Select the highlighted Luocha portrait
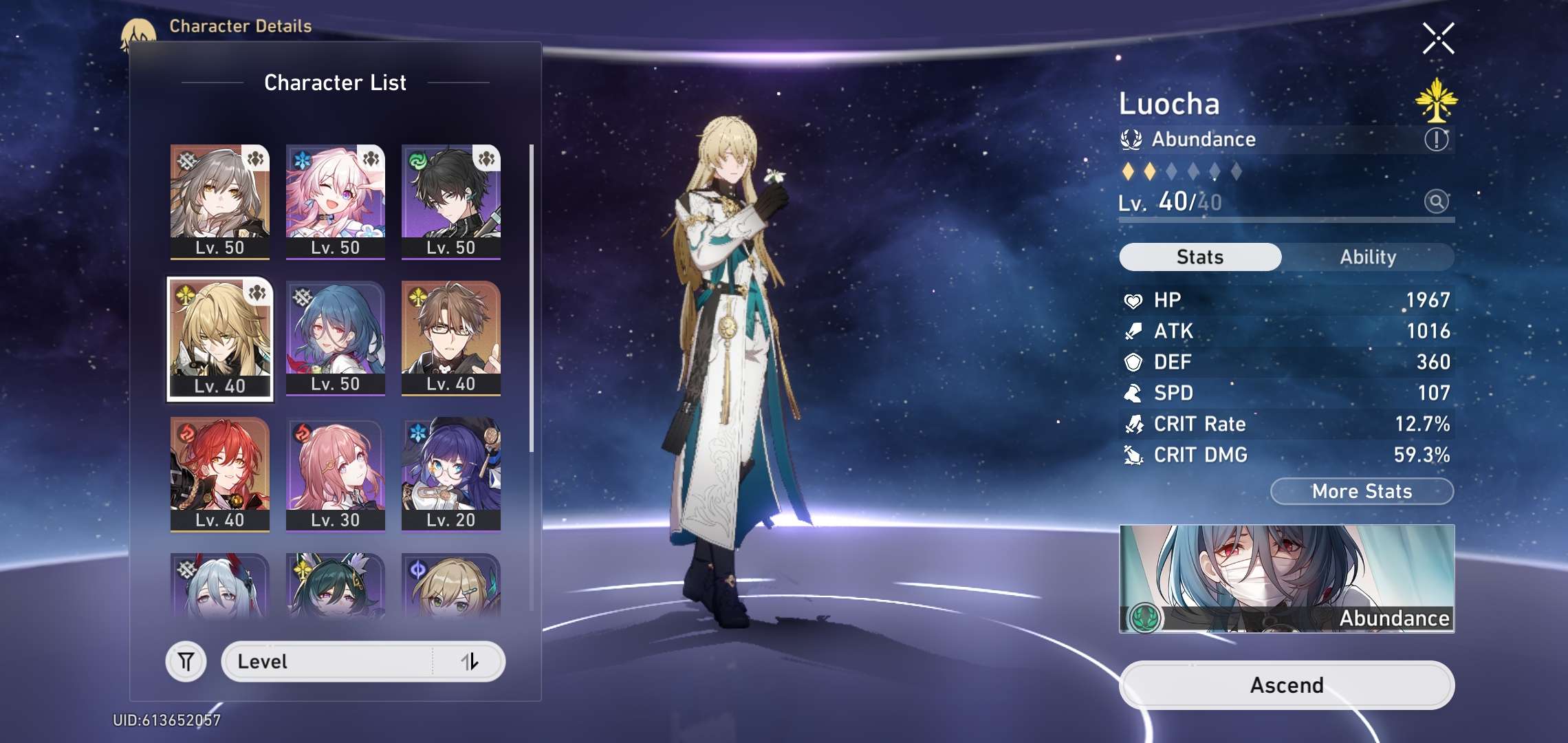The width and height of the screenshot is (1568, 743). [x=220, y=338]
